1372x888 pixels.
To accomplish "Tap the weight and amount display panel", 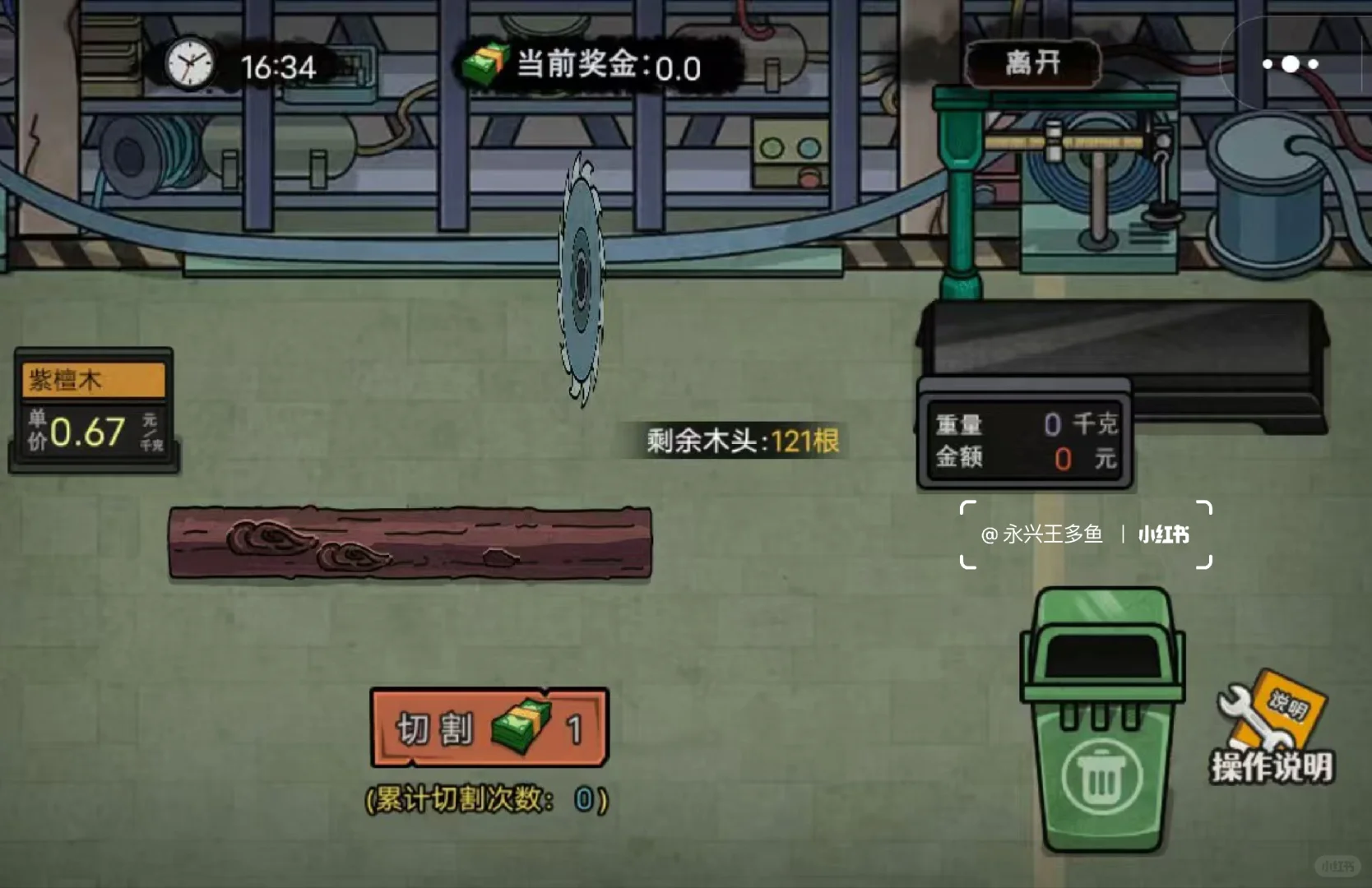I will pos(1024,441).
